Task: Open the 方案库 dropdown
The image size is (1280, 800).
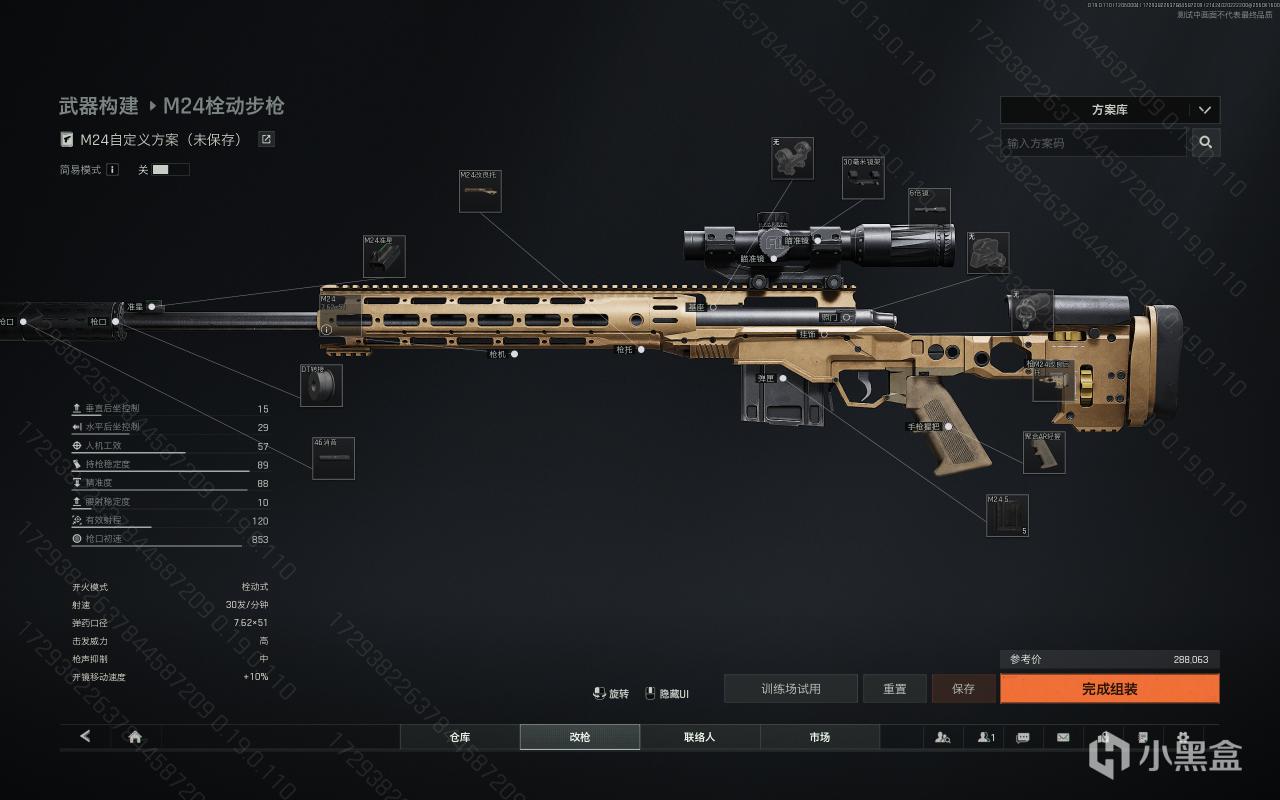Action: tap(1109, 110)
